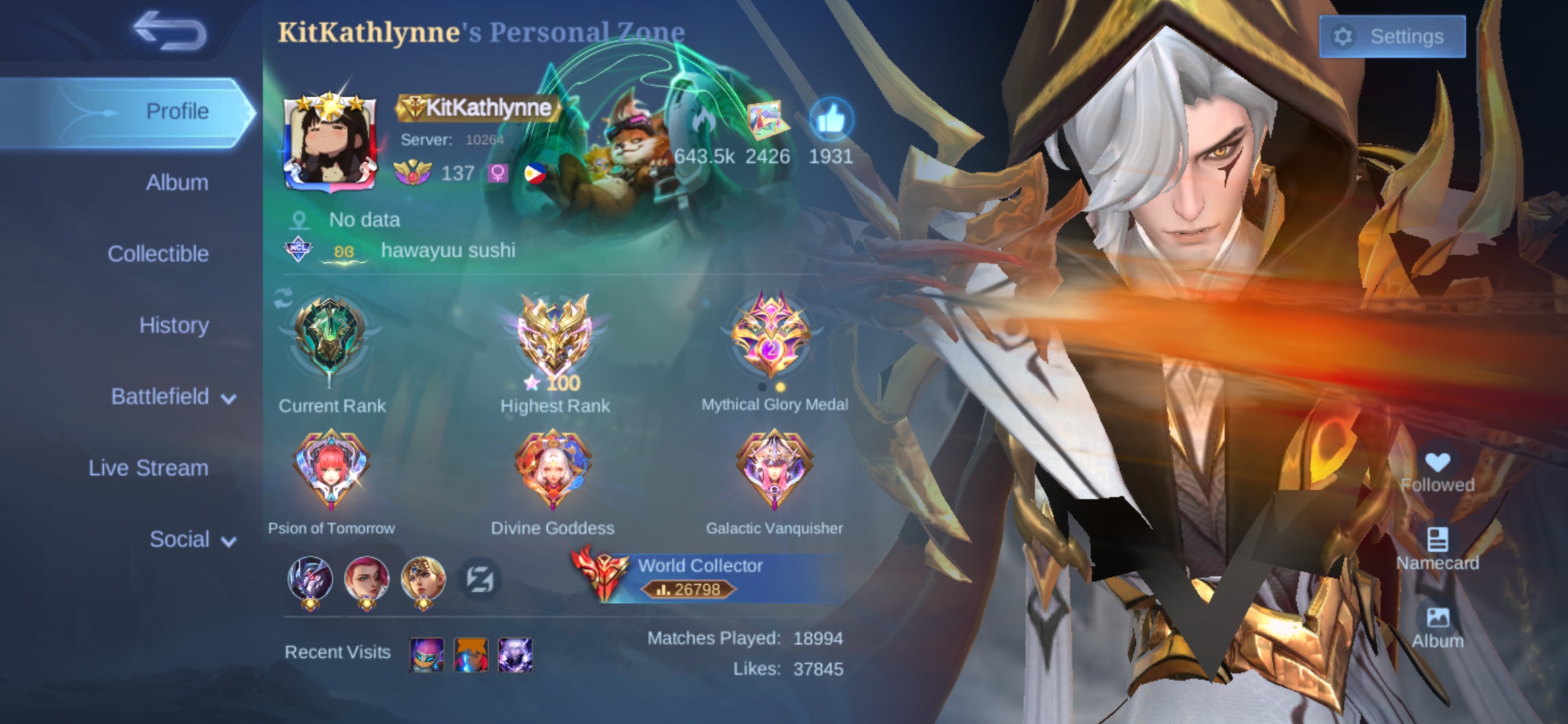Viewport: 1568px width, 724px height.
Task: Expand the Social section
Action: tap(180, 539)
